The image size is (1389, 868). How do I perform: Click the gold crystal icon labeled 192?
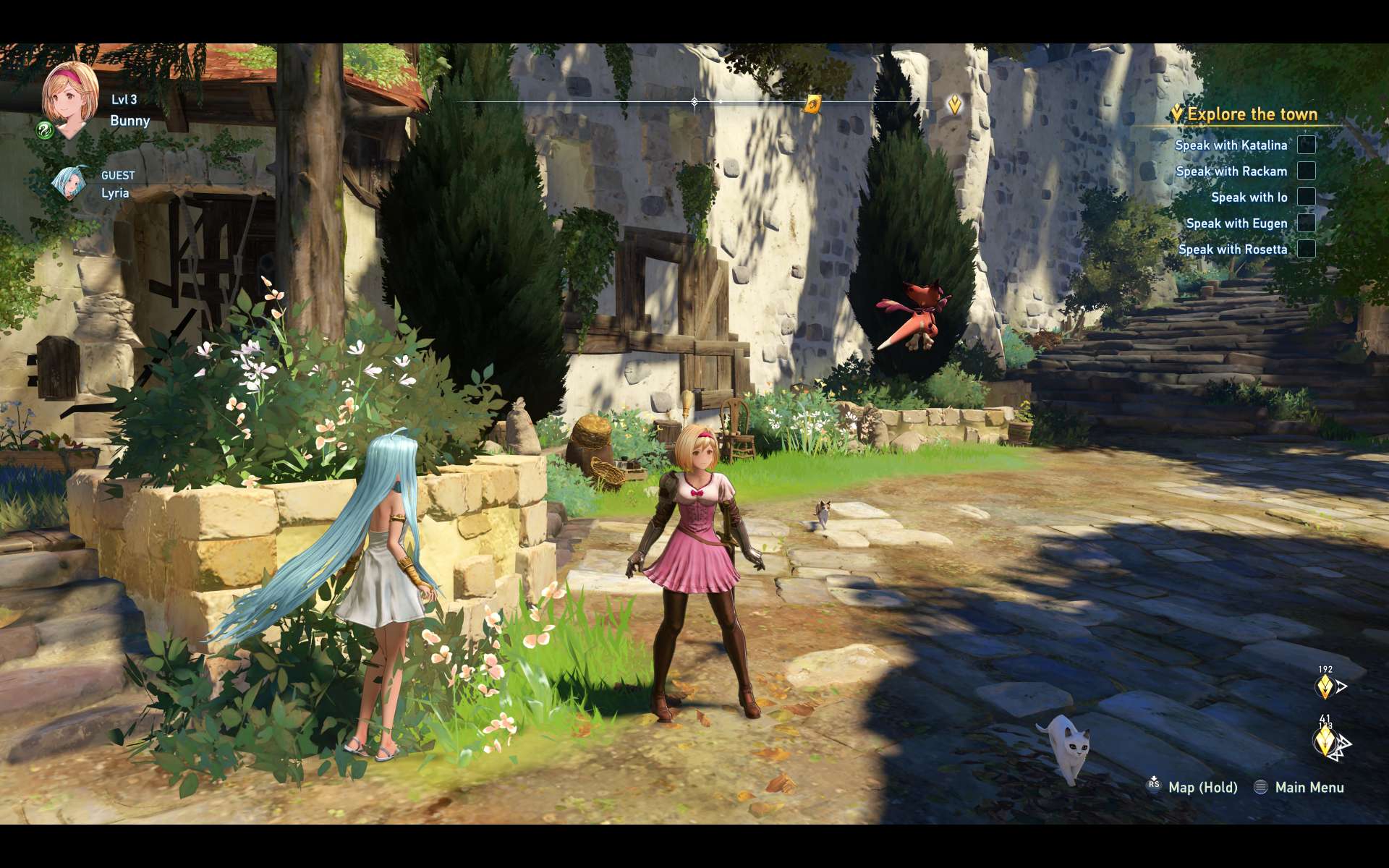pyautogui.click(x=1325, y=686)
